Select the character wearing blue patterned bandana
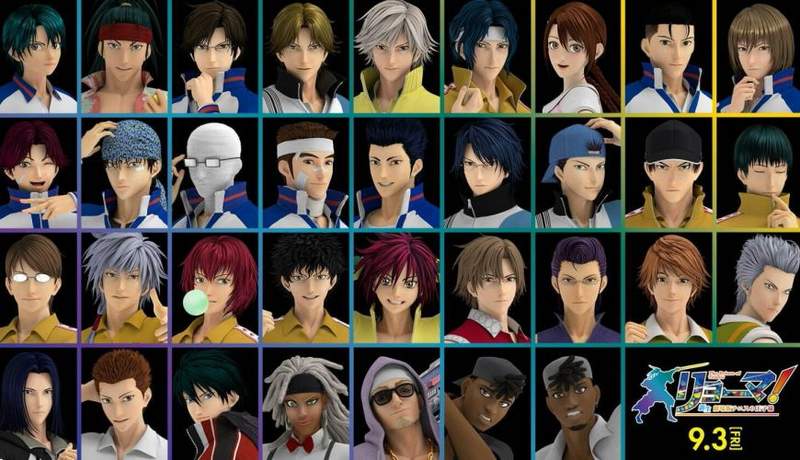The width and height of the screenshot is (800, 460). pos(125,172)
